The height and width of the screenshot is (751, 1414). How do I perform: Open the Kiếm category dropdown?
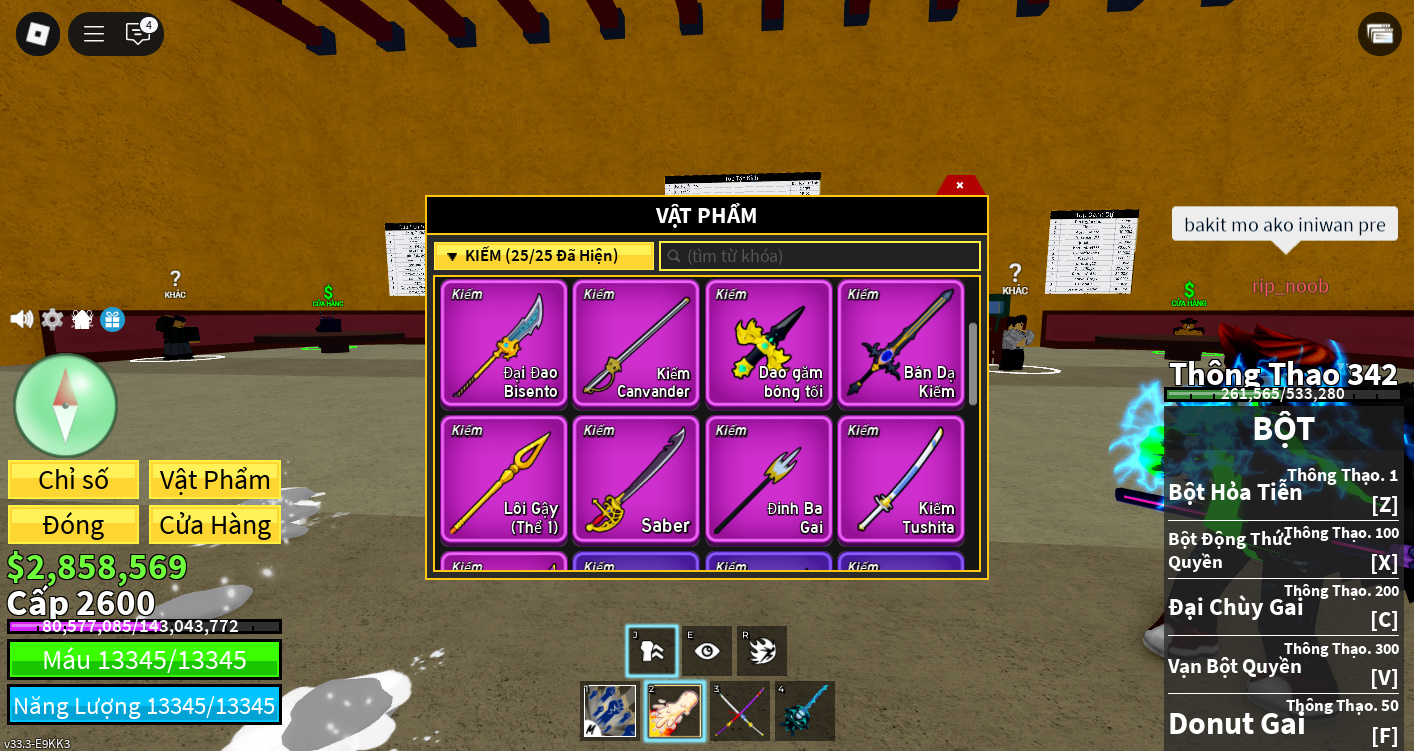544,256
